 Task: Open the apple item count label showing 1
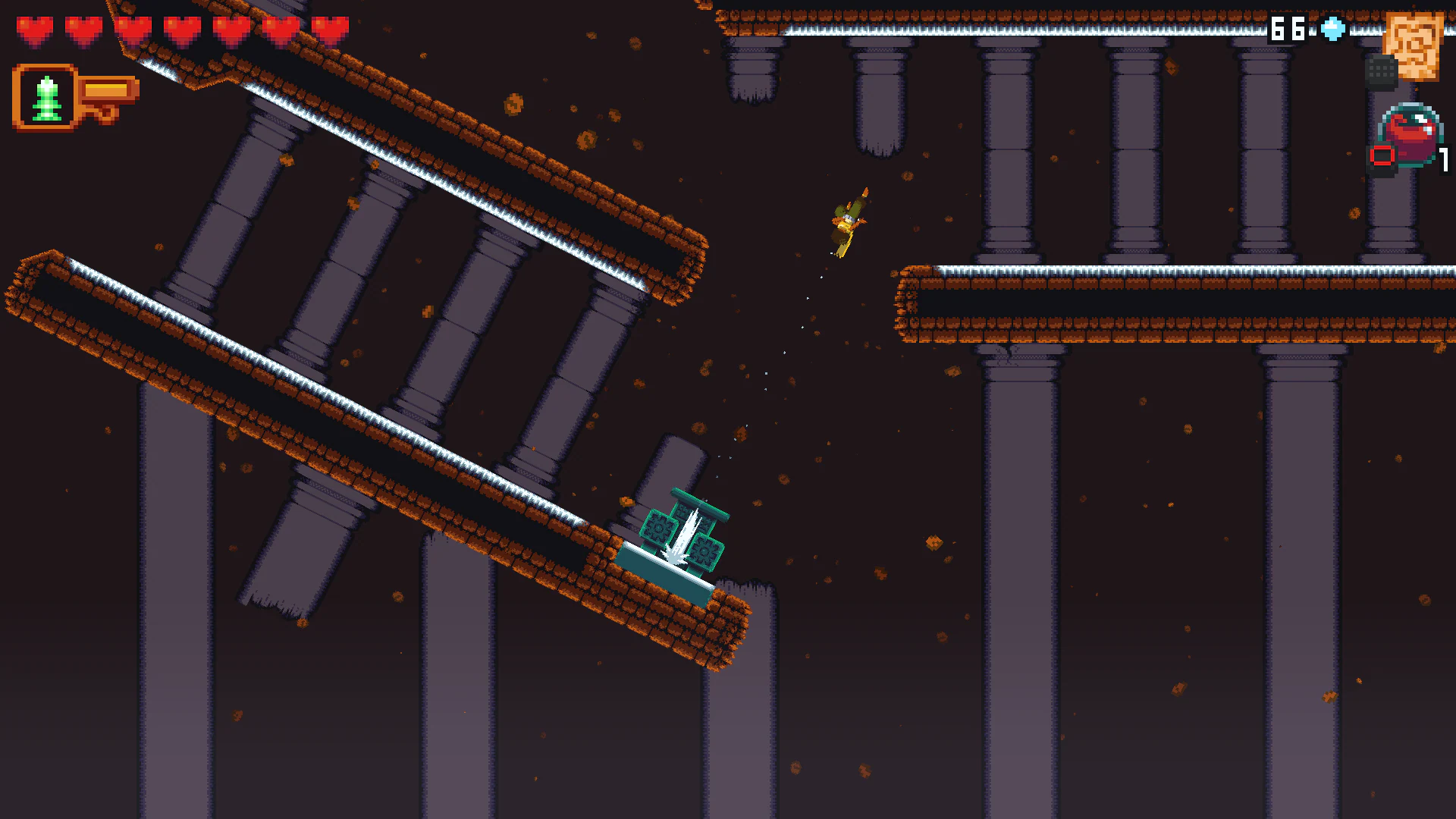pyautogui.click(x=1445, y=157)
